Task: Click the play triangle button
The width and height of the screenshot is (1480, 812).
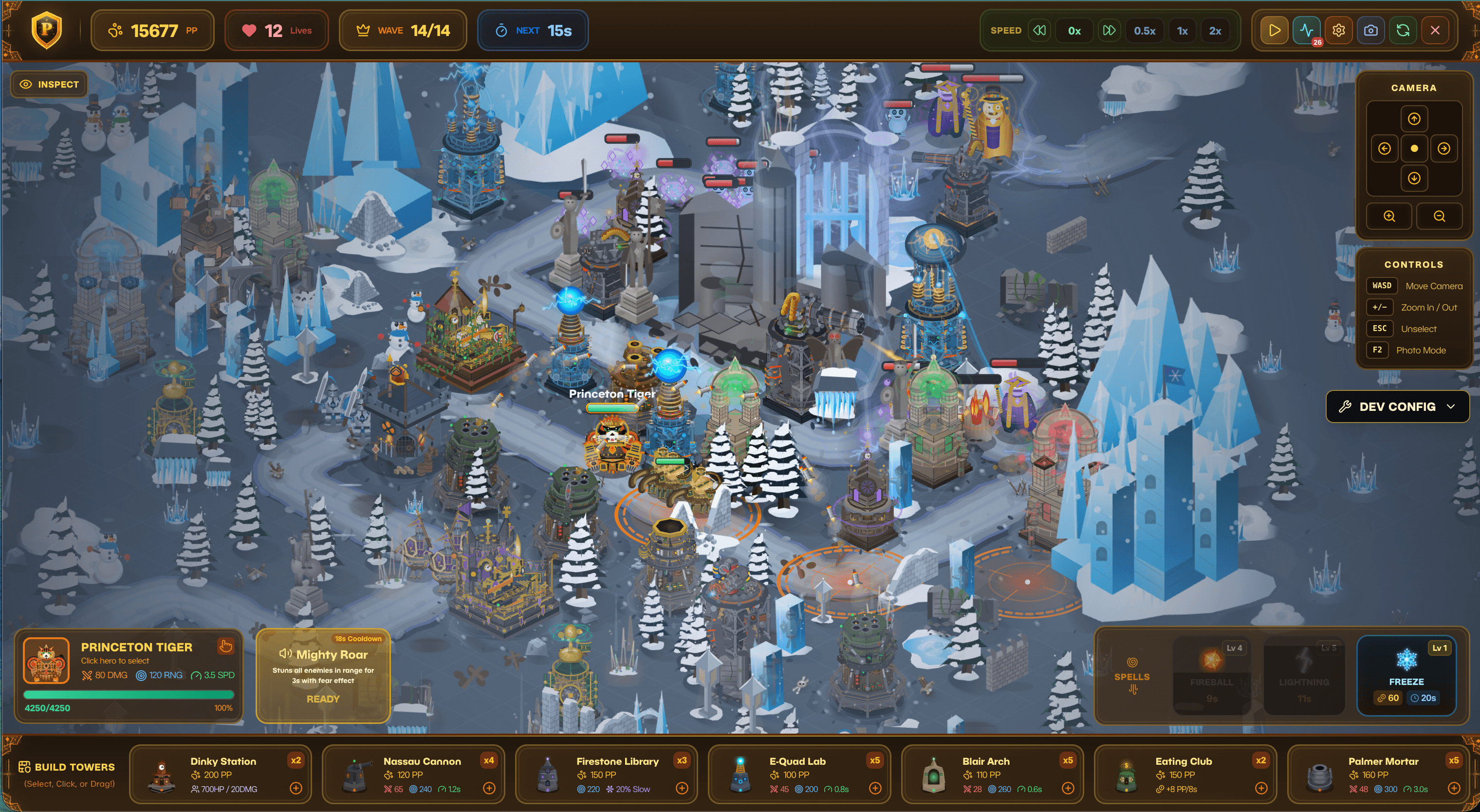Action: [1274, 31]
